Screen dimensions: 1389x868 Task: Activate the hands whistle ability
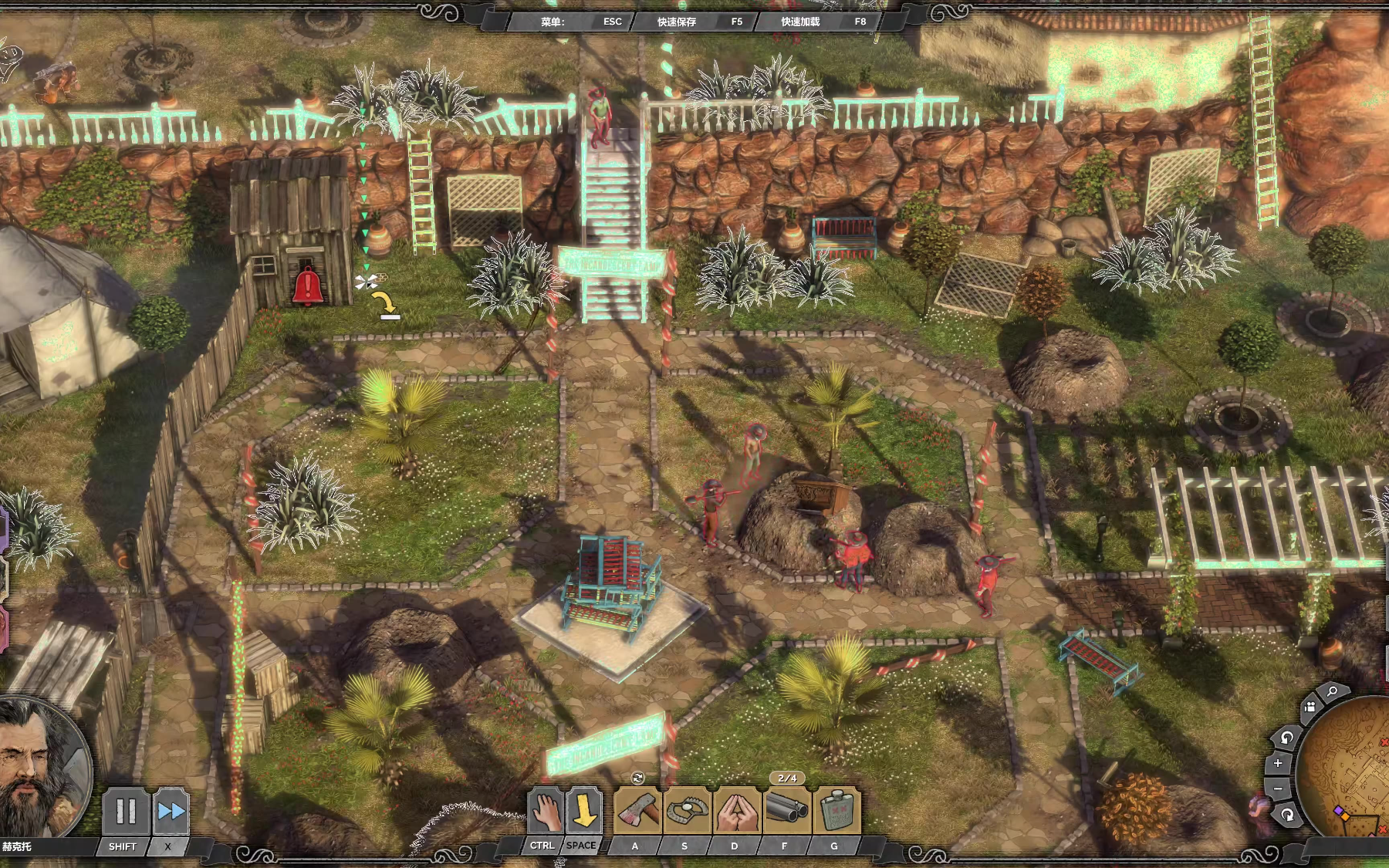click(736, 812)
